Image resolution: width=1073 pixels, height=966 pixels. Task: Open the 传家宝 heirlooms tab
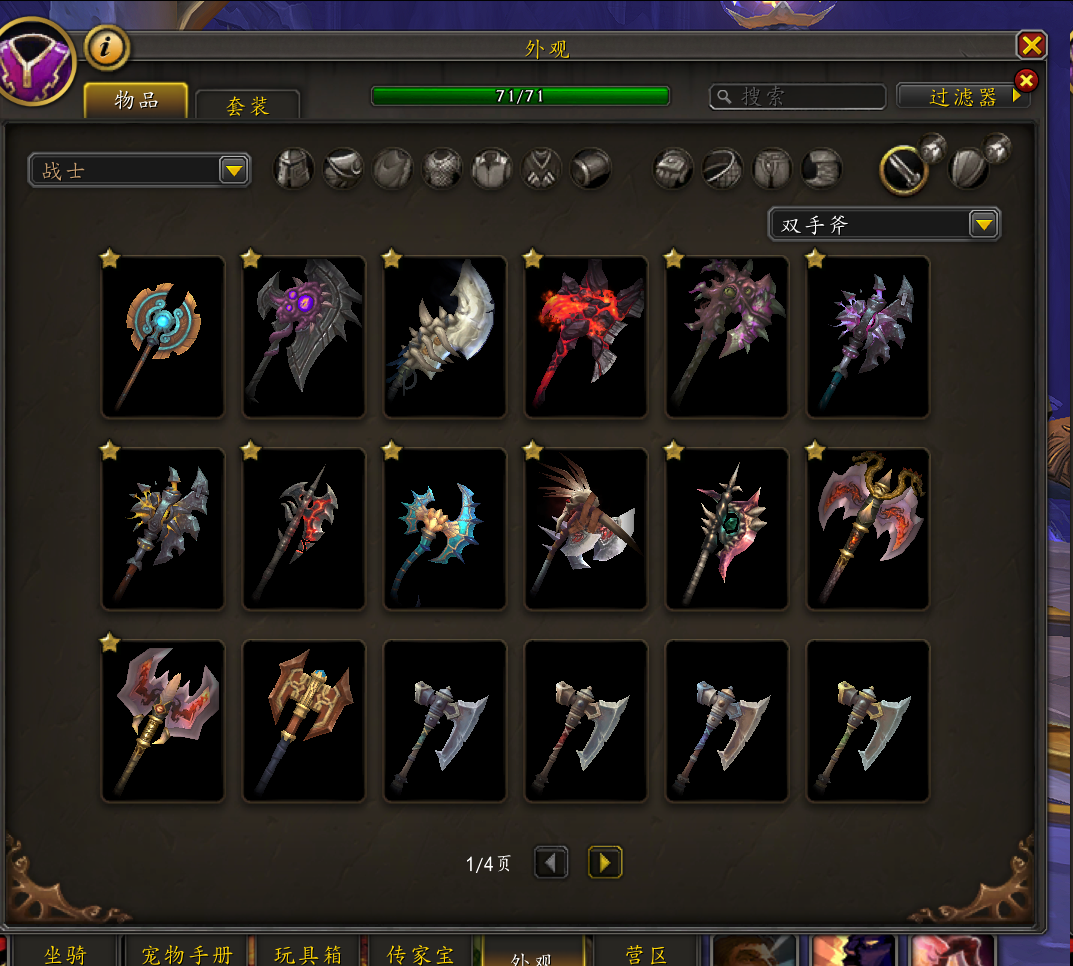(x=420, y=954)
